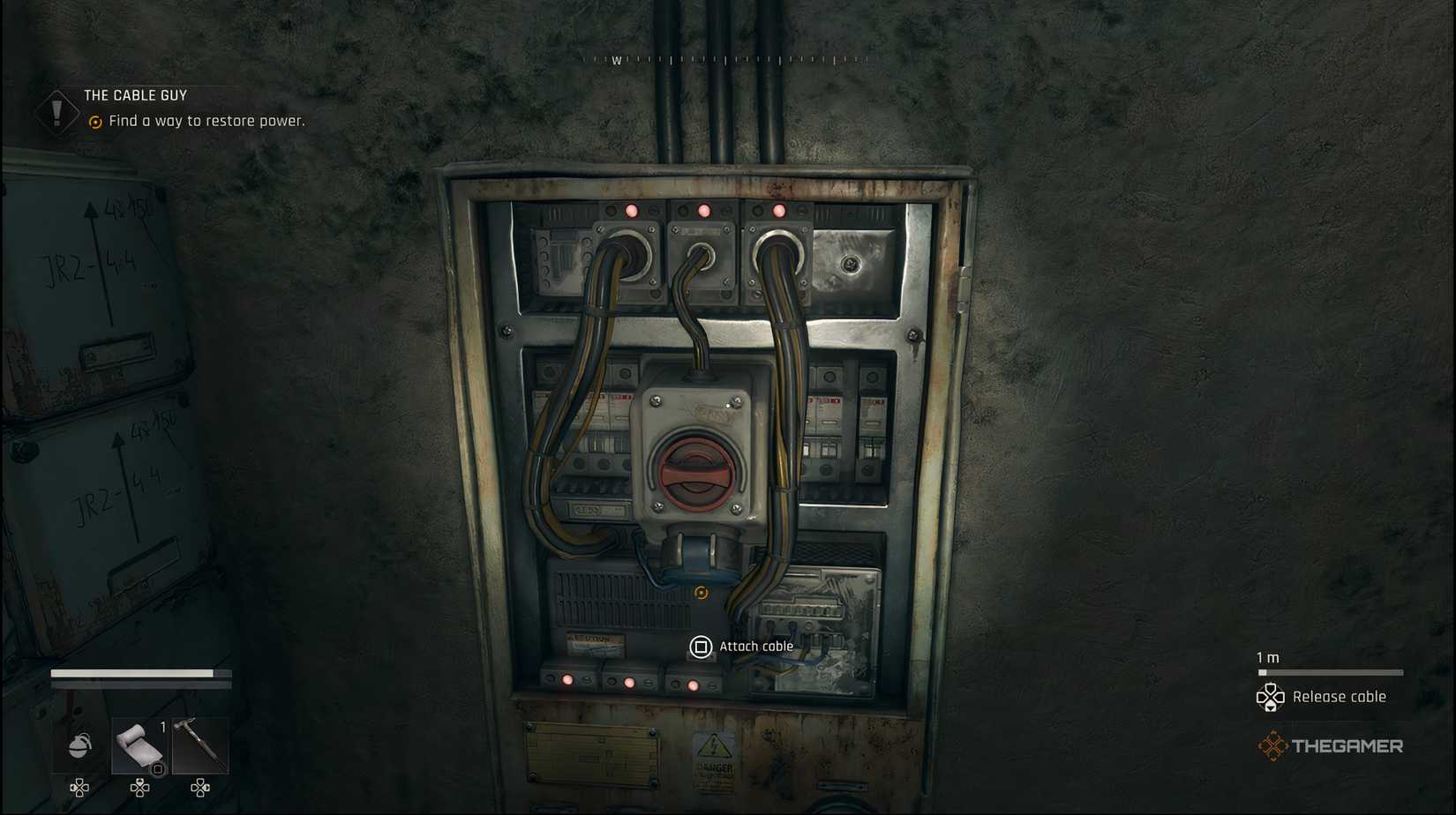Viewport: 1456px width, 815px height.
Task: Click the exclamation quest marker icon
Action: point(56,110)
